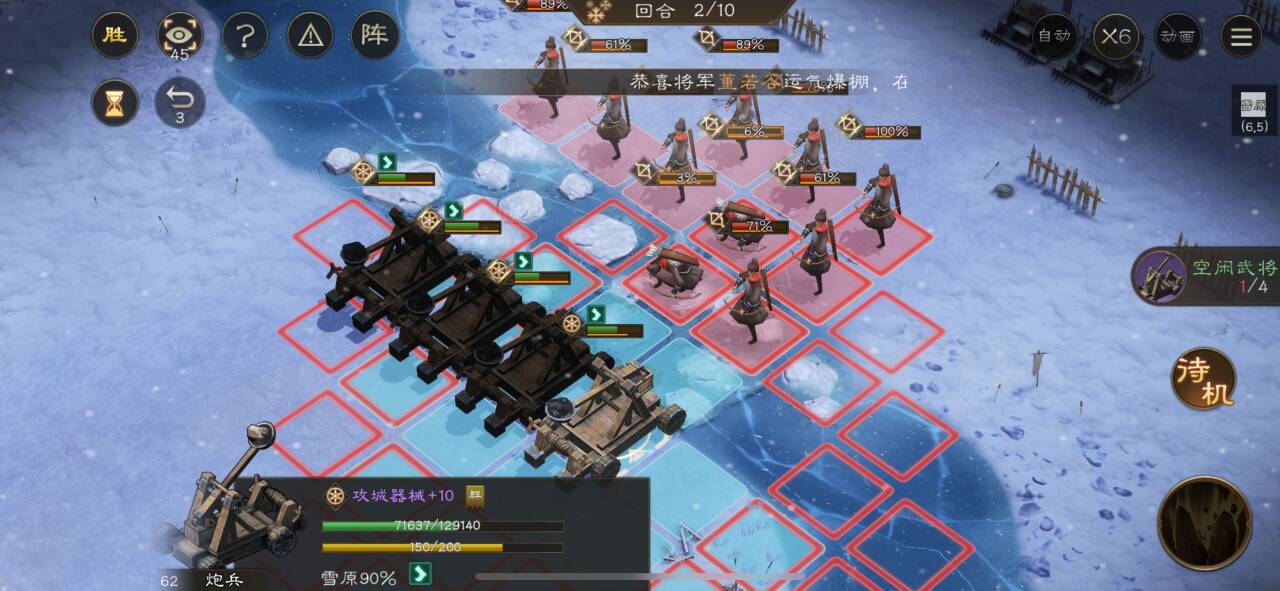
Task: Click the warning triangle icon
Action: point(310,36)
